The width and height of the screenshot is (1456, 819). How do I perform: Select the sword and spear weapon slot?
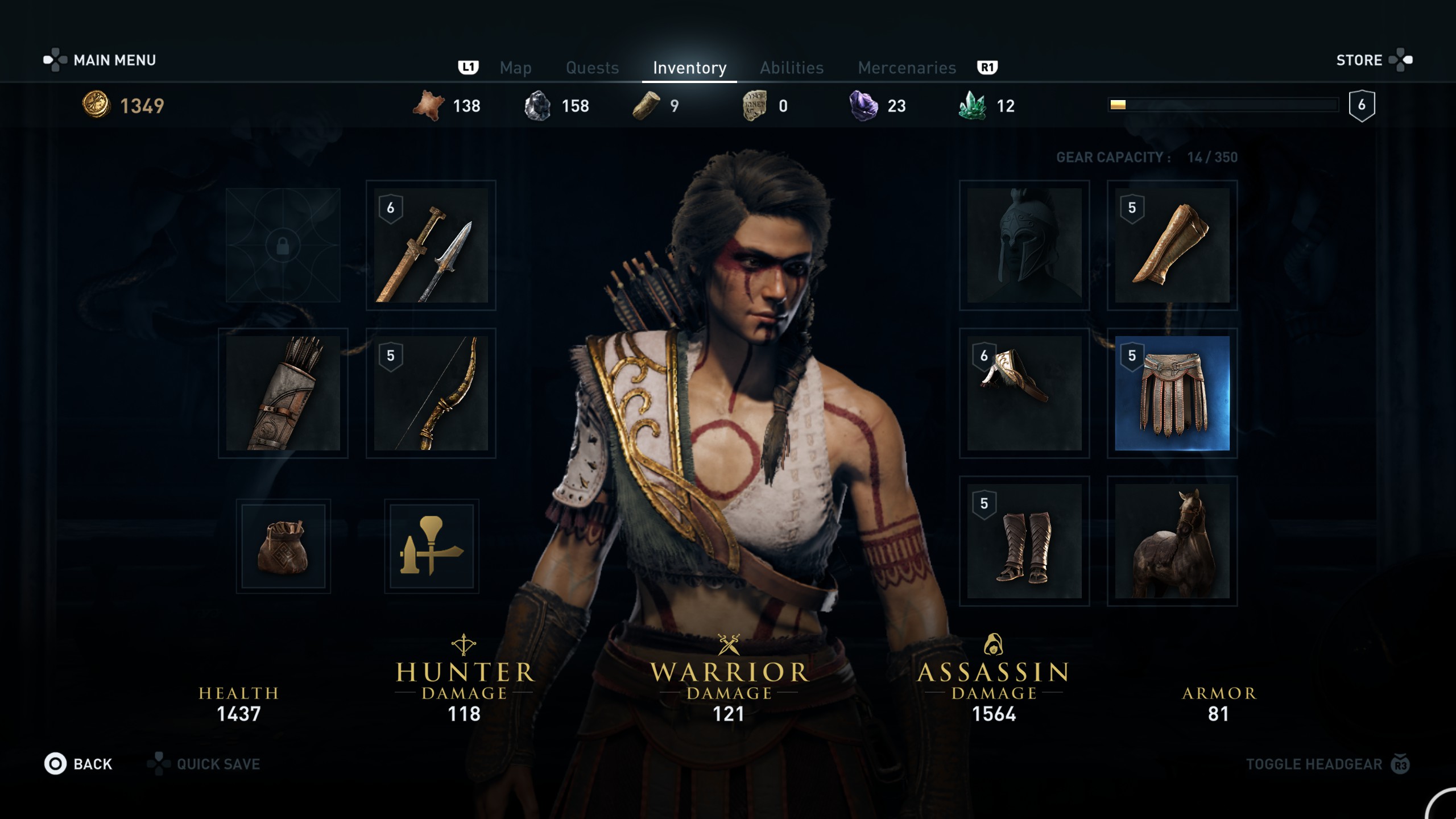click(x=431, y=245)
